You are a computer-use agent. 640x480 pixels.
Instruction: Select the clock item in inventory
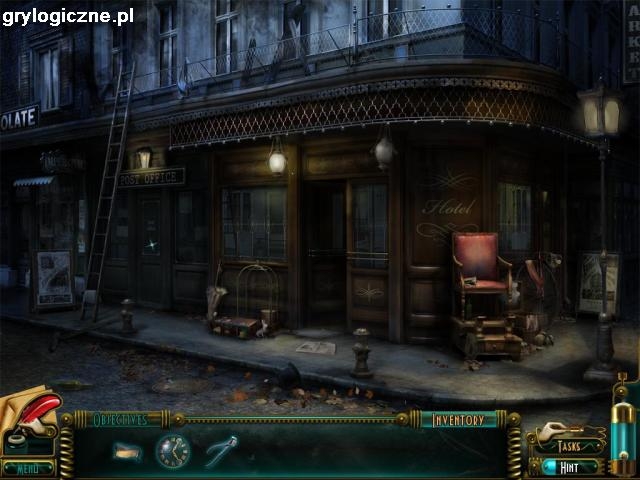172,451
